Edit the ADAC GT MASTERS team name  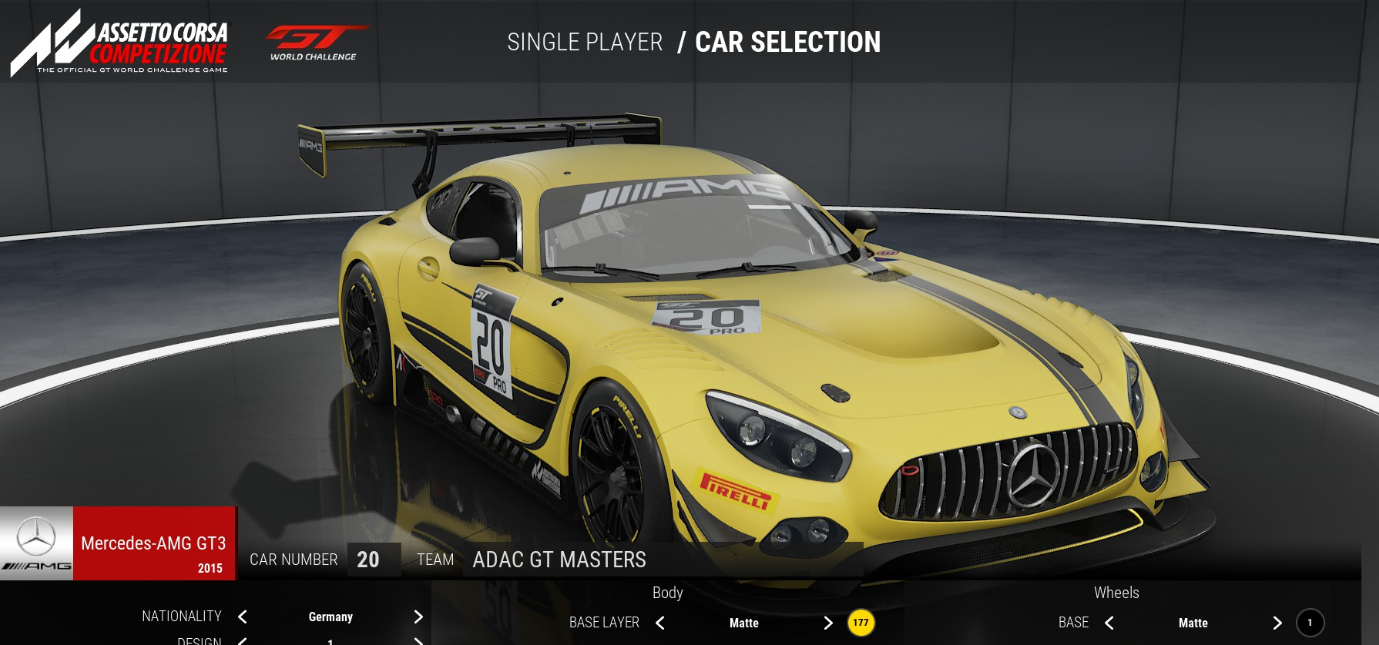(560, 560)
